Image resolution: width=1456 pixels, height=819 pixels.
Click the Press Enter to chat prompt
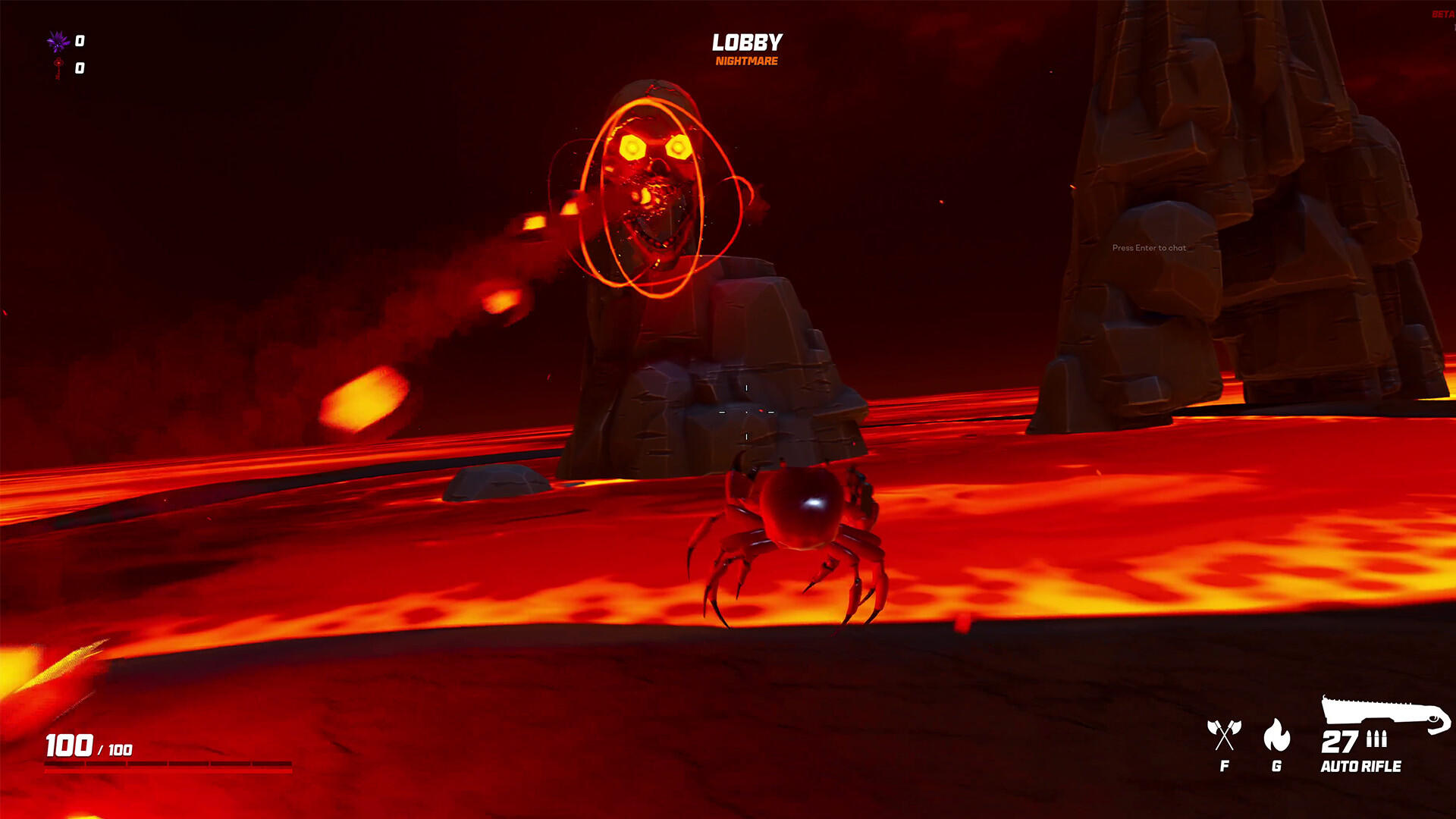(1150, 248)
